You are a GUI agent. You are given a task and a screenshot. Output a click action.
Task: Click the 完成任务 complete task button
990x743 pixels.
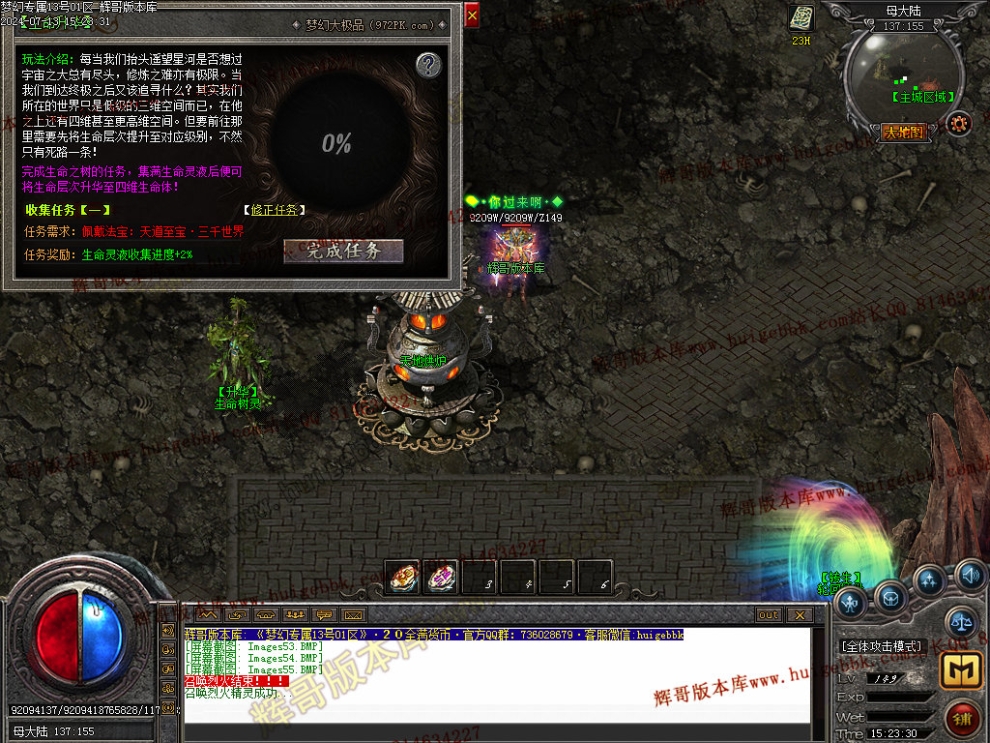[x=343, y=250]
